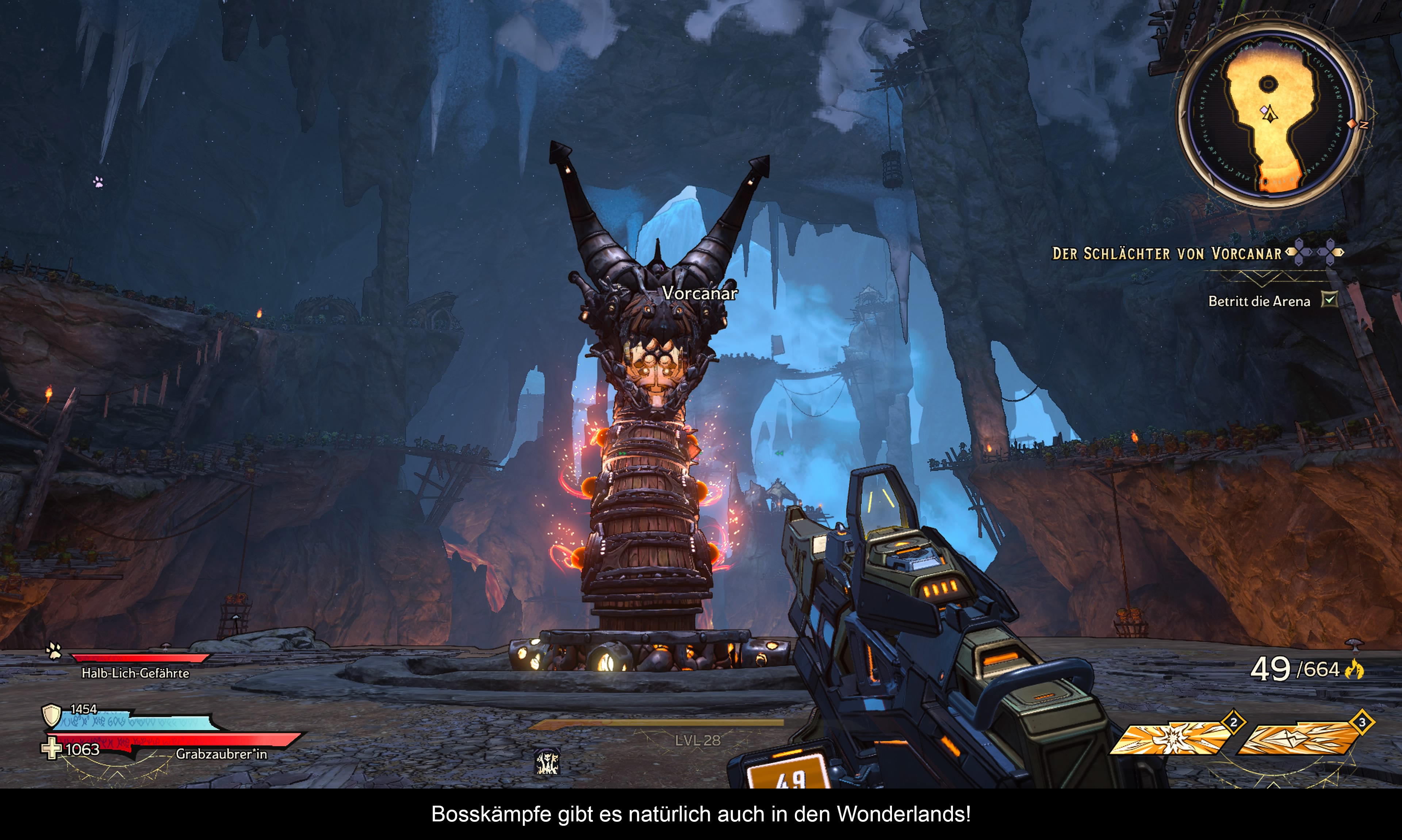Click the status effect icon below LVL 28

click(547, 761)
